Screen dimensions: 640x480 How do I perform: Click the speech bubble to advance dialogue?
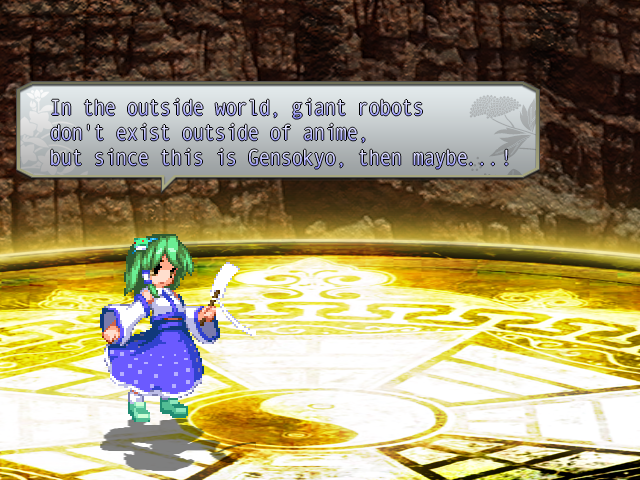click(x=278, y=132)
